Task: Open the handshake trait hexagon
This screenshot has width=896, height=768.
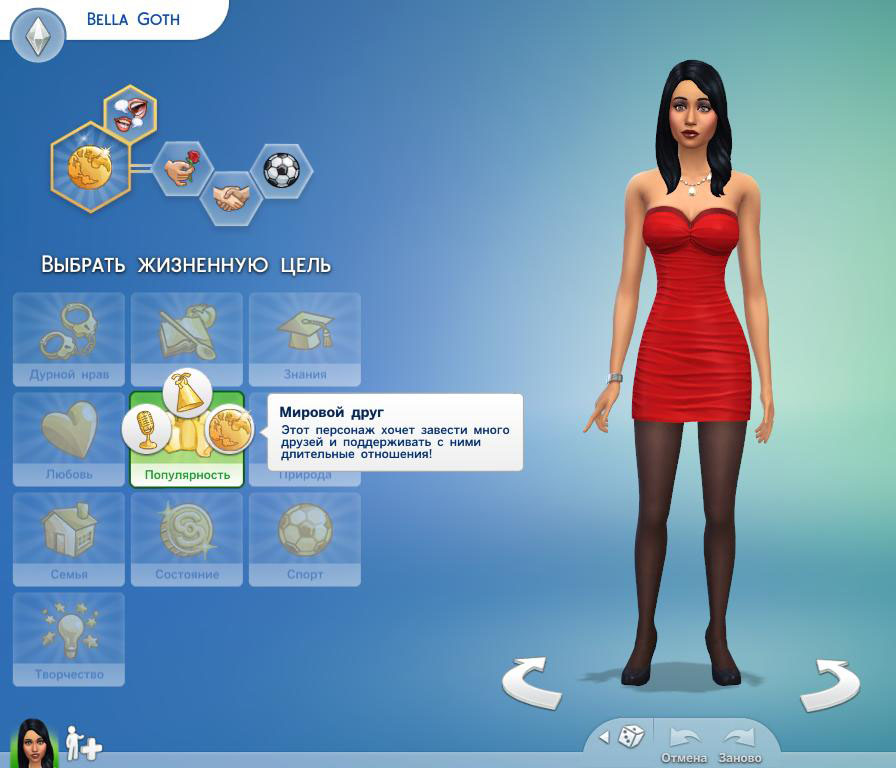Action: tap(231, 197)
